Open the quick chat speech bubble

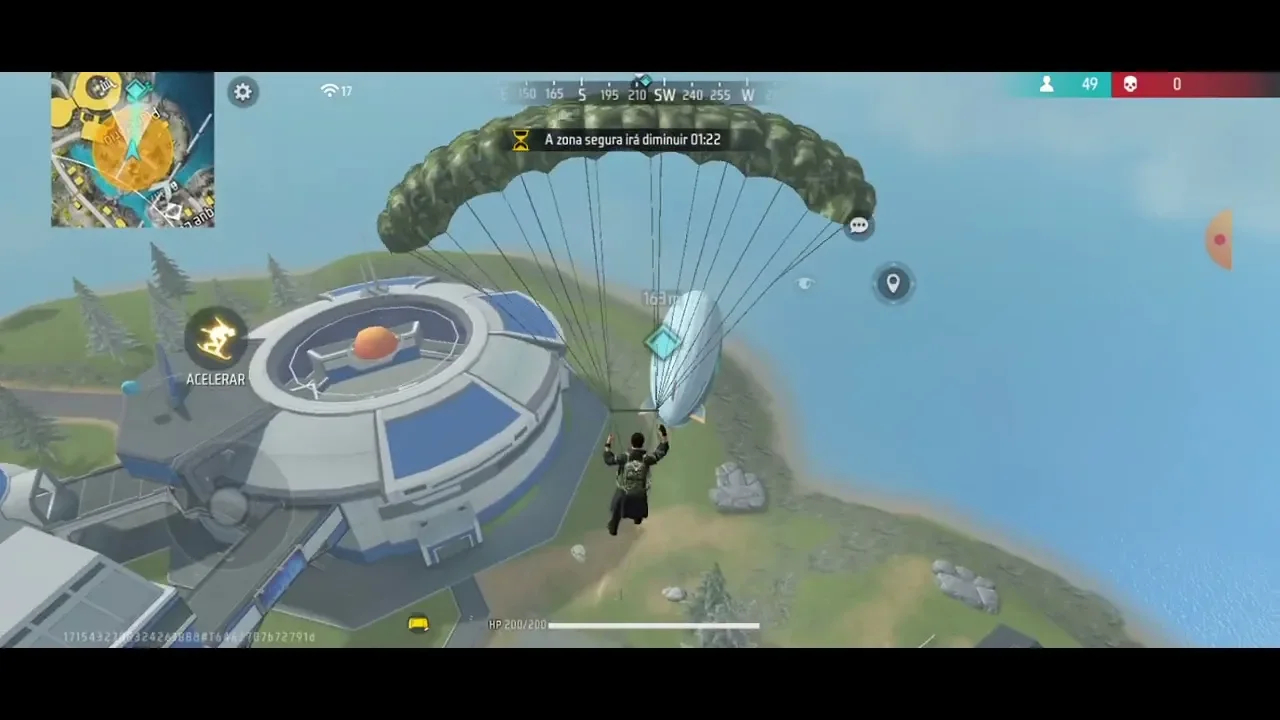click(x=858, y=226)
